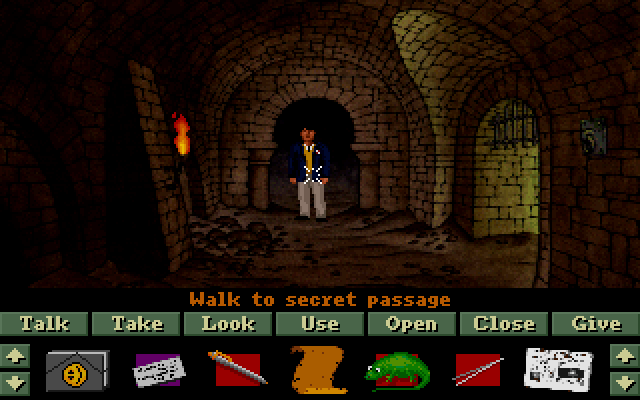Pick the thin needle on red background
Viewport: 640px width, 400px height.
pos(477,369)
